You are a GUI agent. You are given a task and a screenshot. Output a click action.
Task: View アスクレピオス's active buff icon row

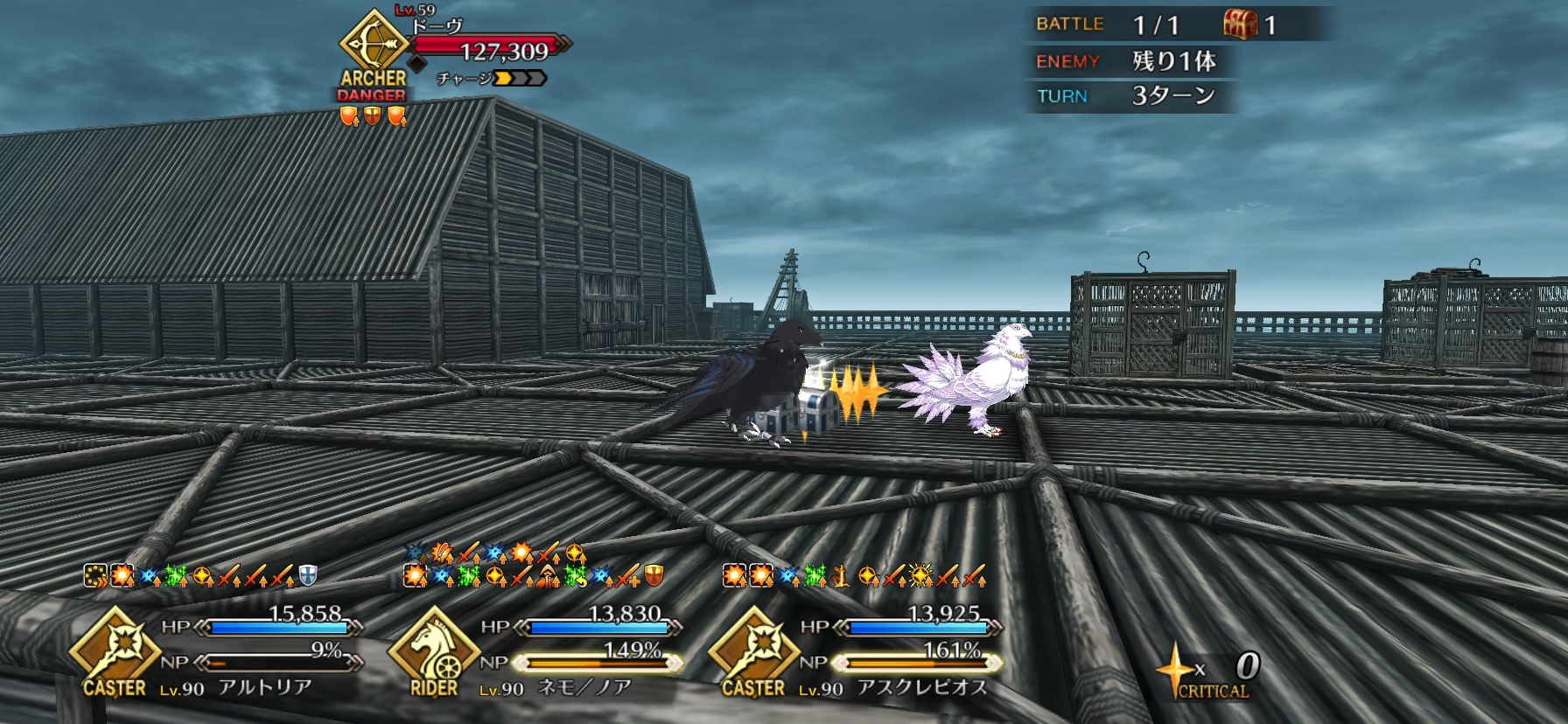854,575
